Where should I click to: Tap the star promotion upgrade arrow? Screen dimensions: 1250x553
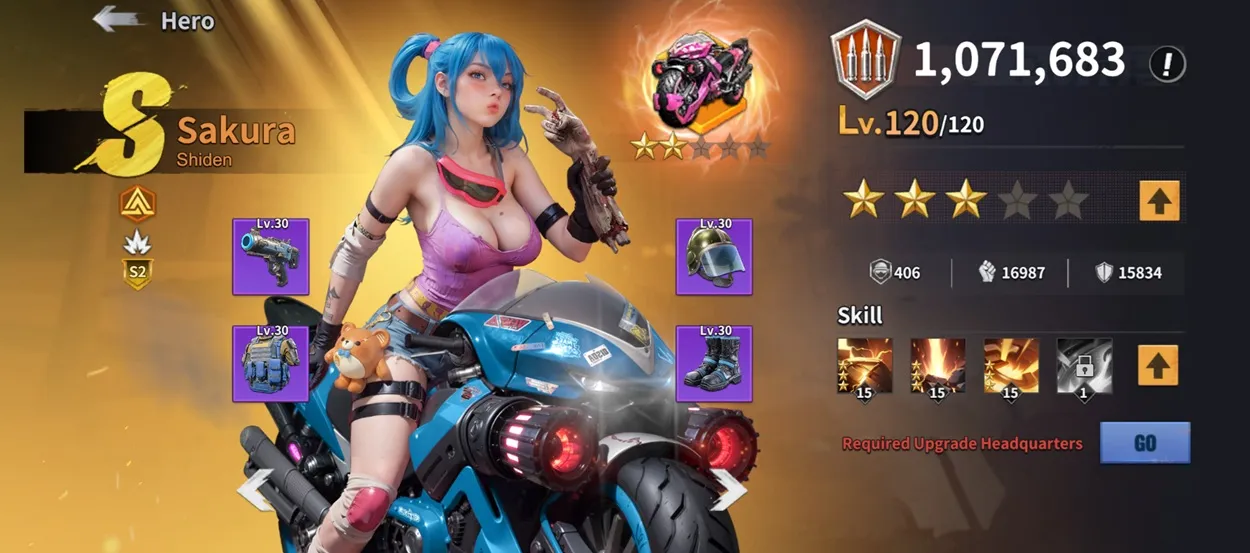point(1159,200)
